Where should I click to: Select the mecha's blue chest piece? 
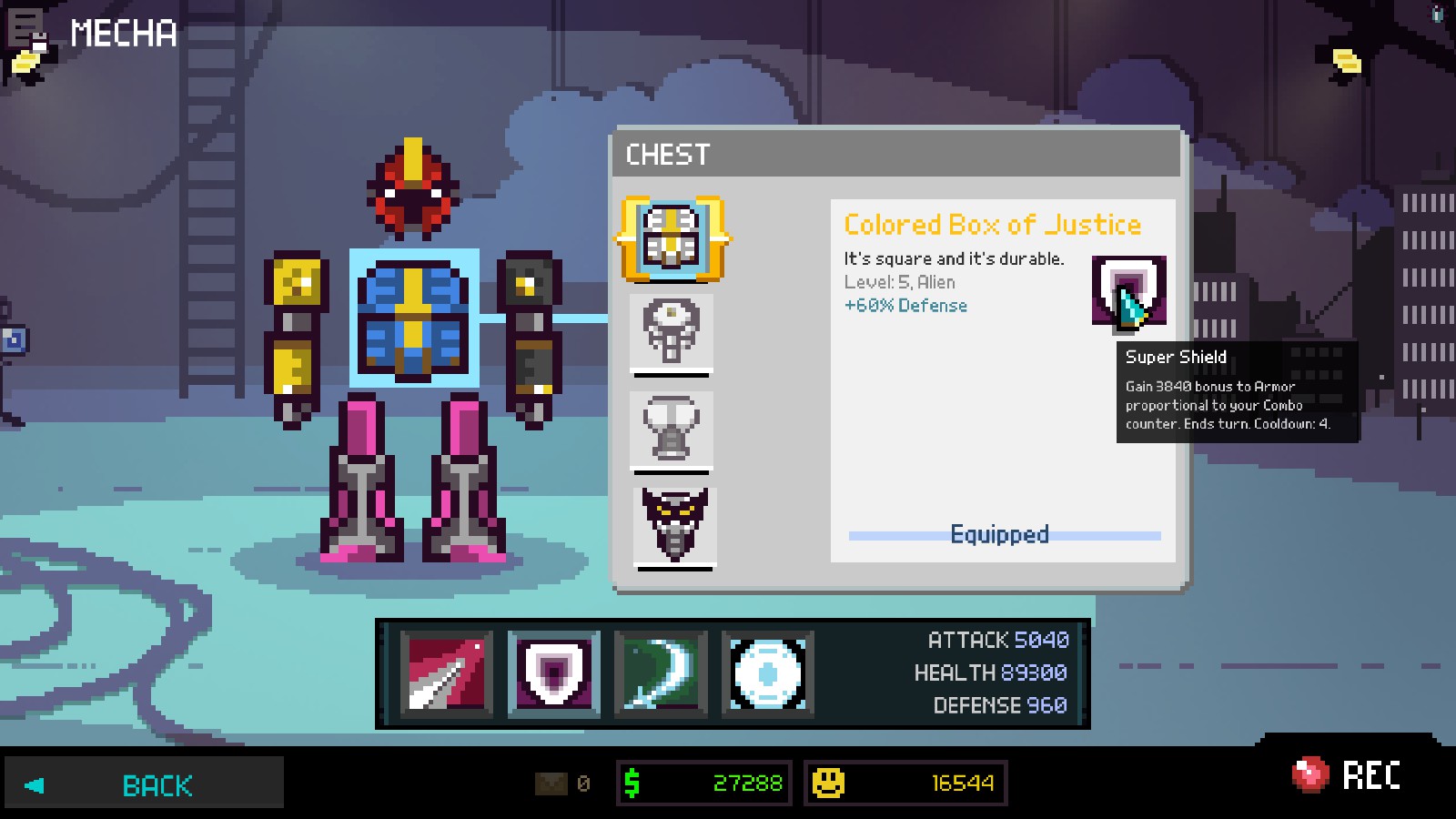point(414,318)
